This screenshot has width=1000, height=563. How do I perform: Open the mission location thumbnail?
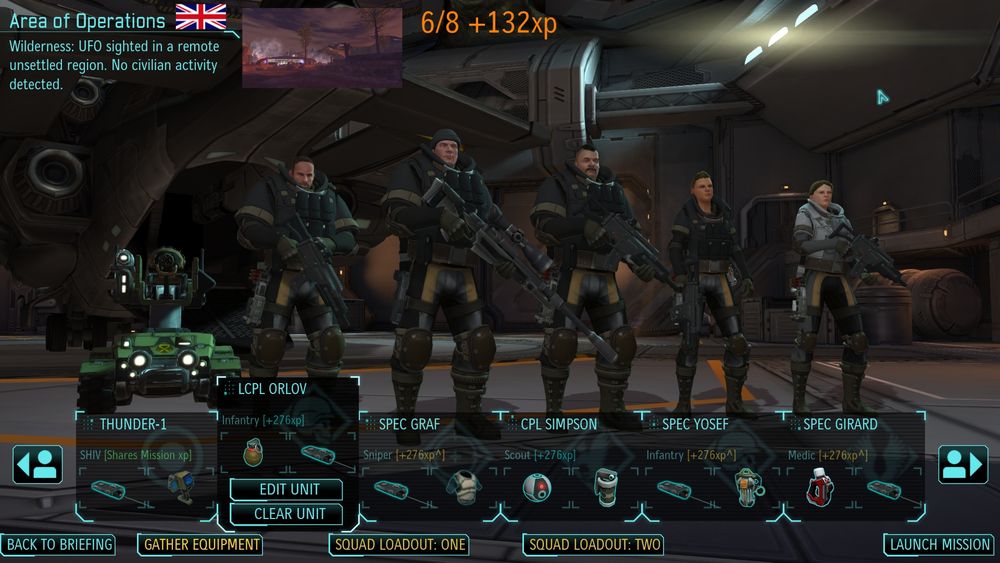[322, 48]
